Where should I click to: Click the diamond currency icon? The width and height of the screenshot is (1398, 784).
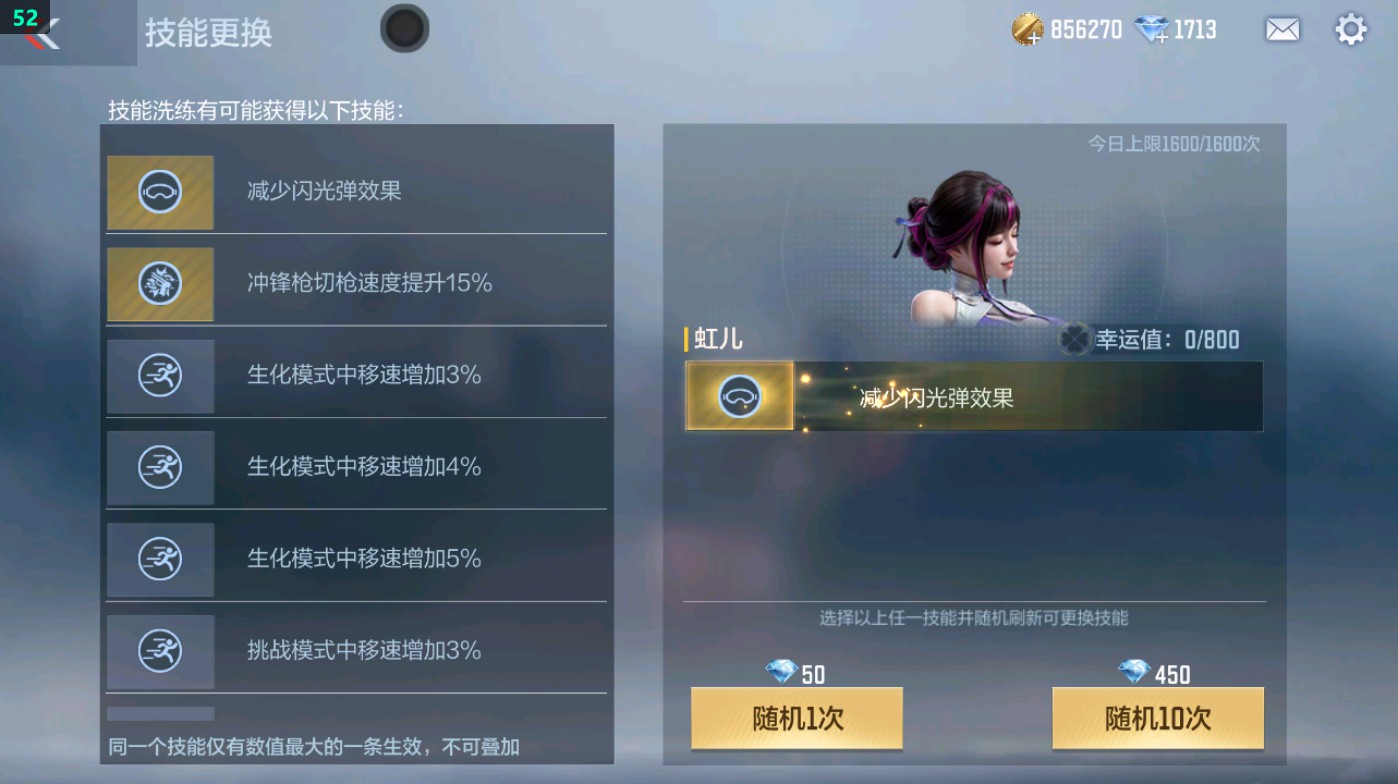(1152, 29)
